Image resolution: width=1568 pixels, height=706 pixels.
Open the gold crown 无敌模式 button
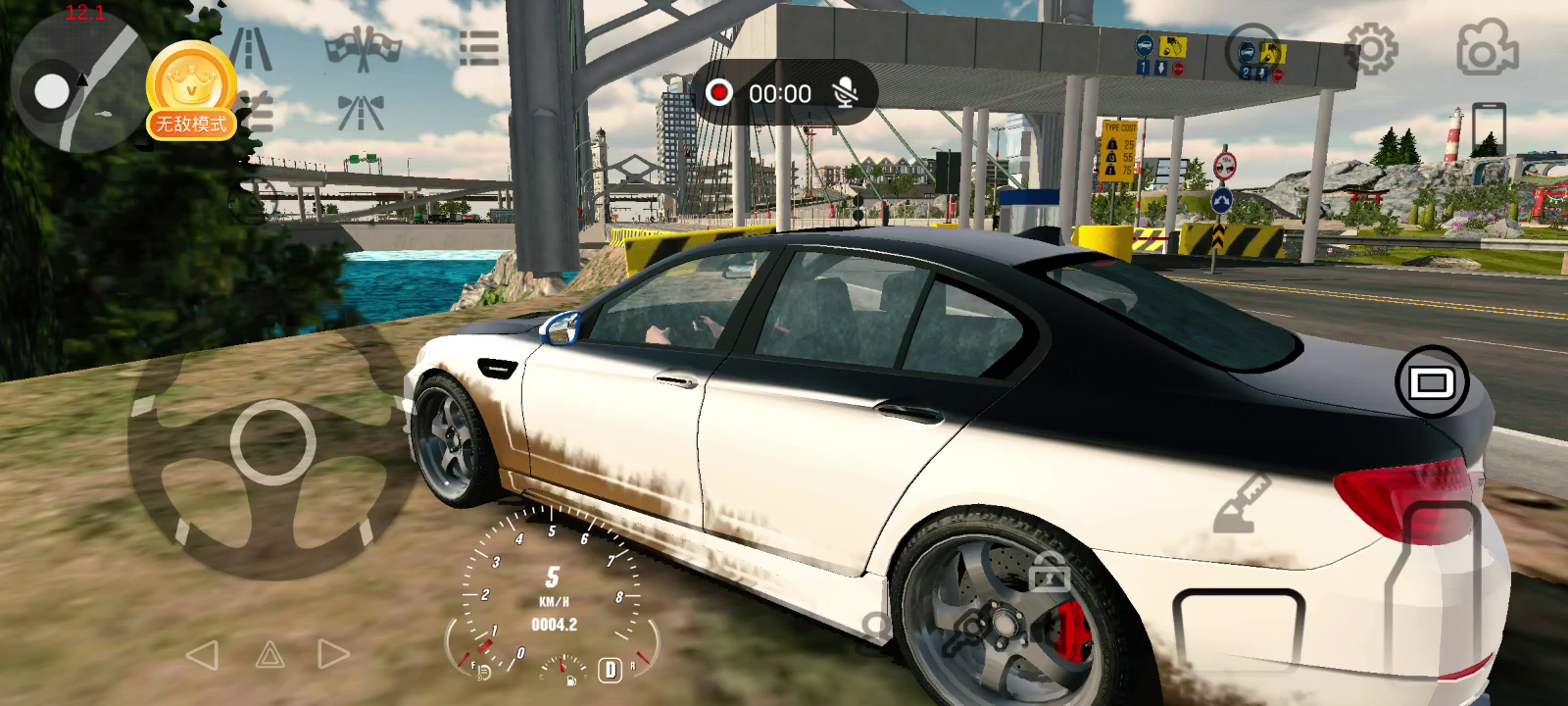click(x=191, y=91)
